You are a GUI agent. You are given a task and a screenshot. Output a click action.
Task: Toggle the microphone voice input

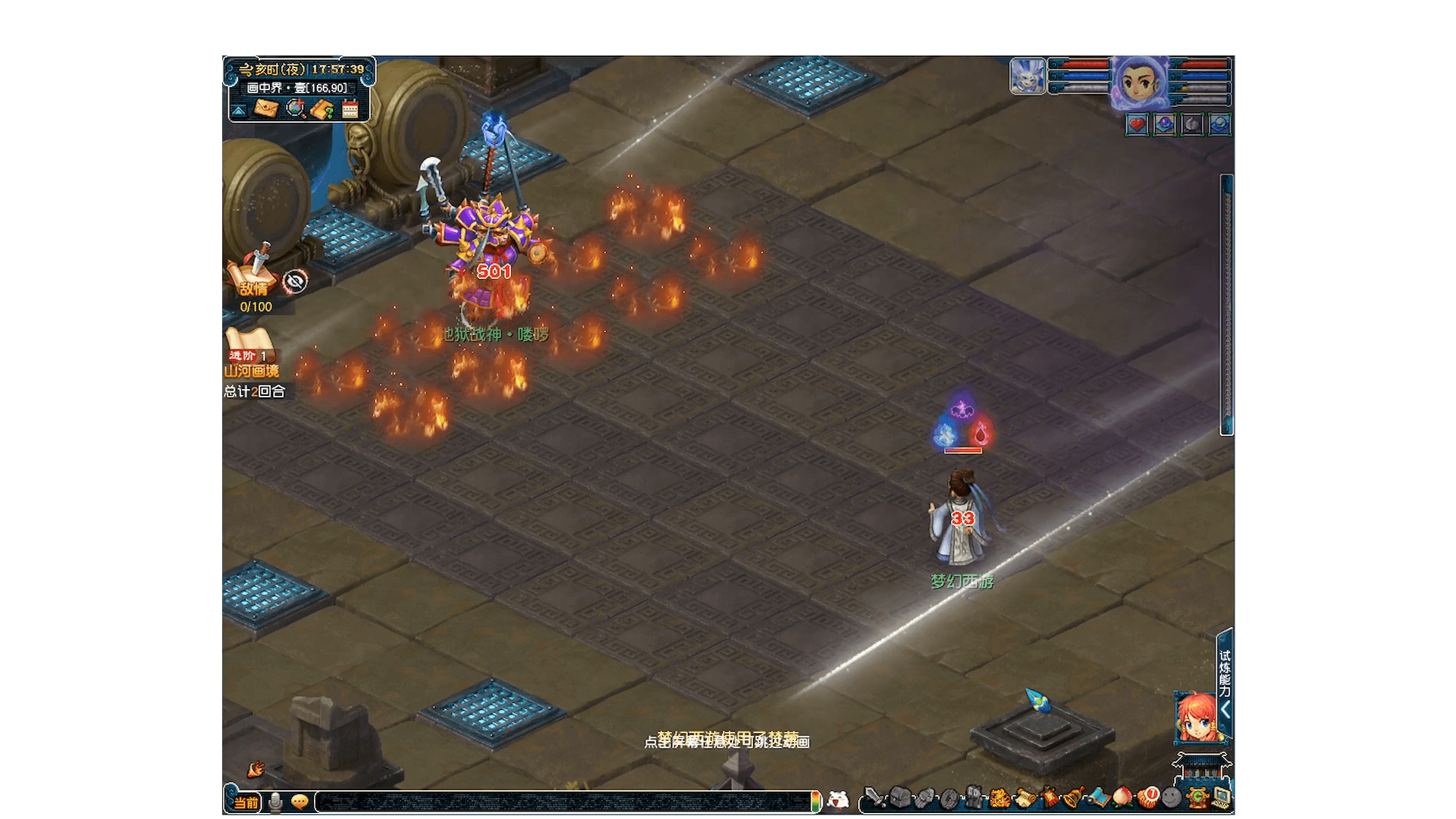[x=275, y=802]
